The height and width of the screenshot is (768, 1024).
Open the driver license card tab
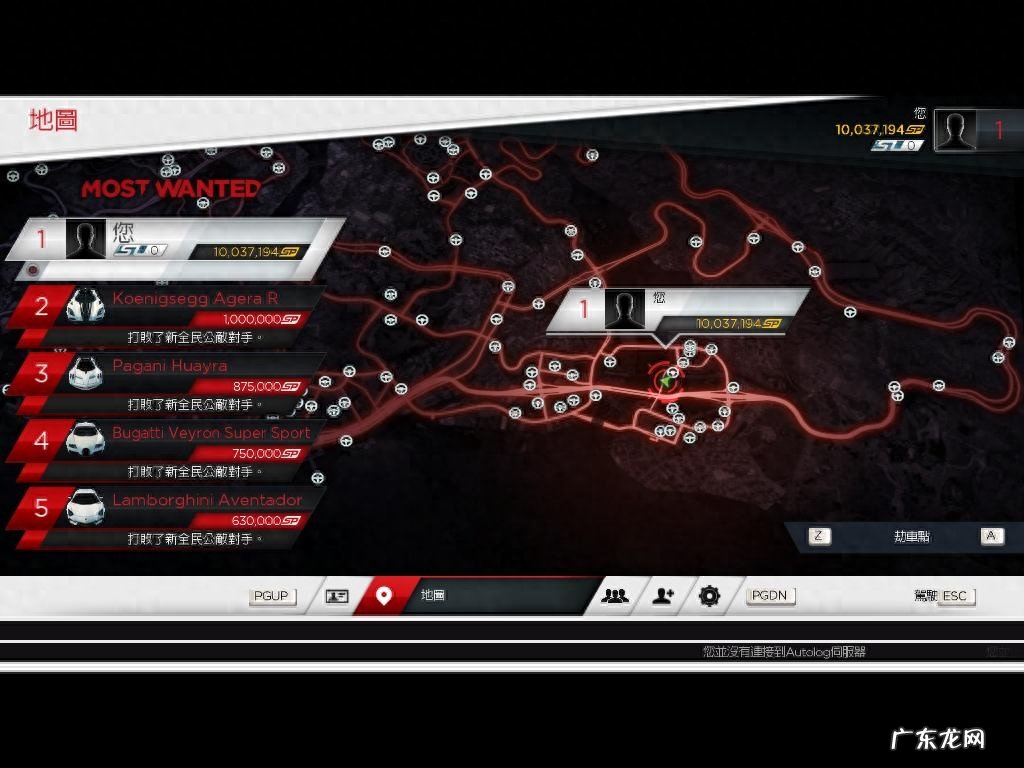pos(337,596)
